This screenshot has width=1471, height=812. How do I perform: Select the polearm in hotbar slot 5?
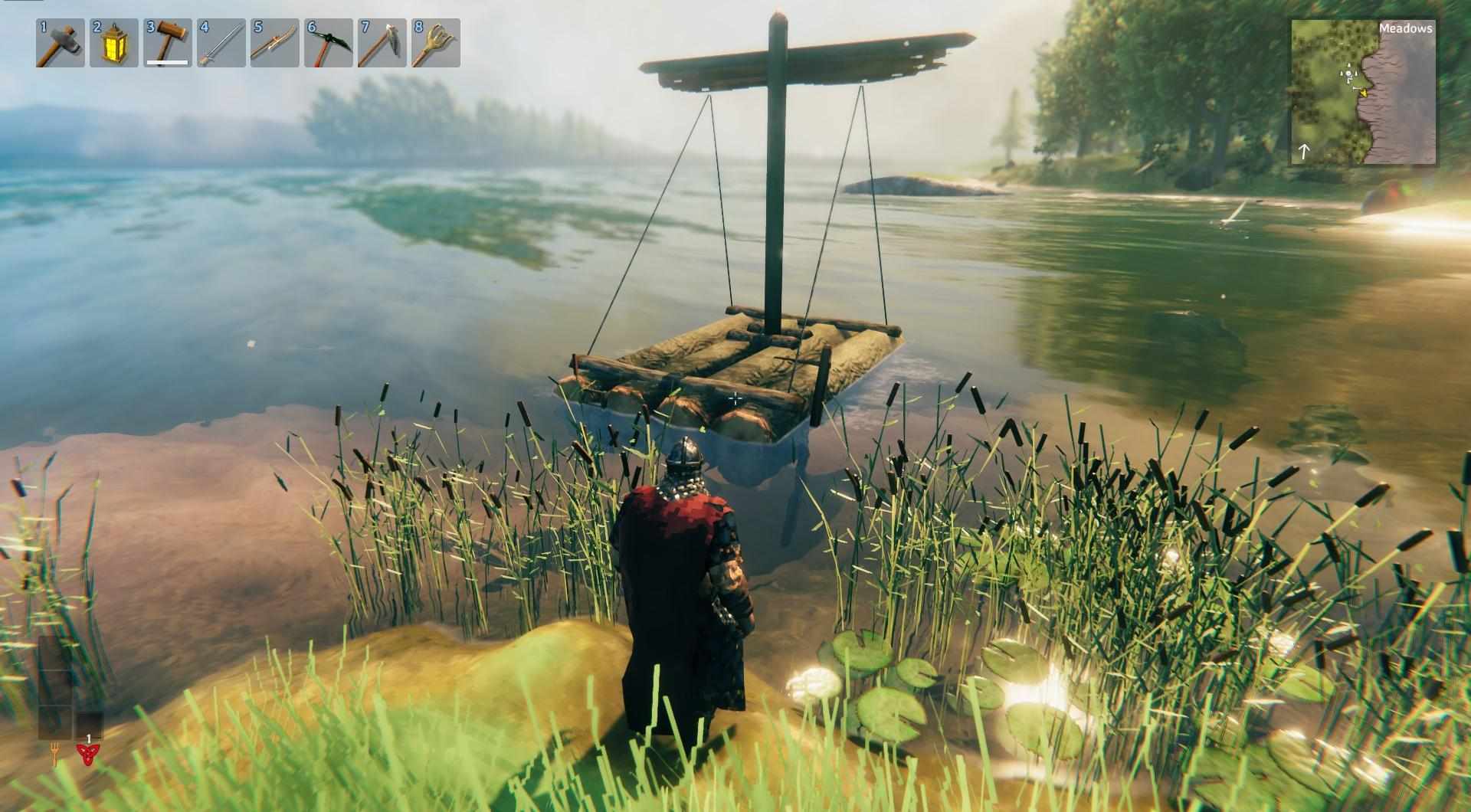click(275, 43)
